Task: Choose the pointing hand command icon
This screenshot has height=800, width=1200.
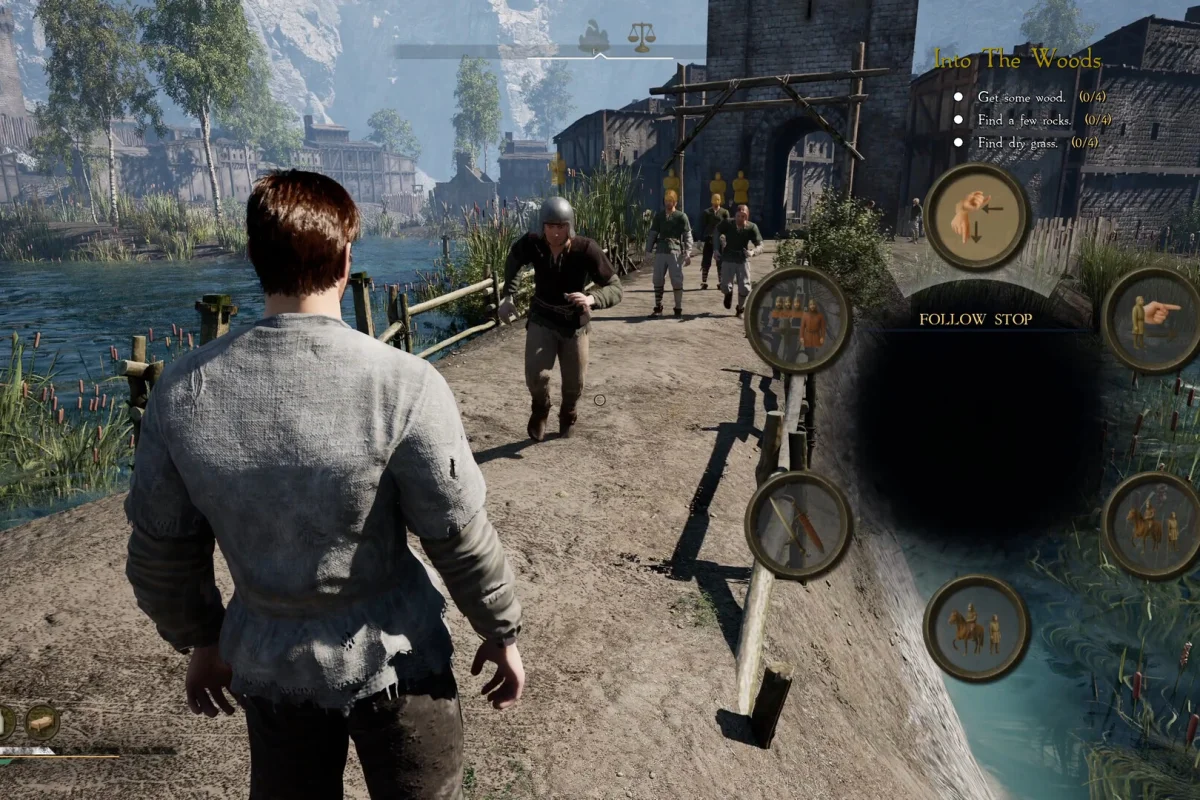Action: coord(1153,320)
